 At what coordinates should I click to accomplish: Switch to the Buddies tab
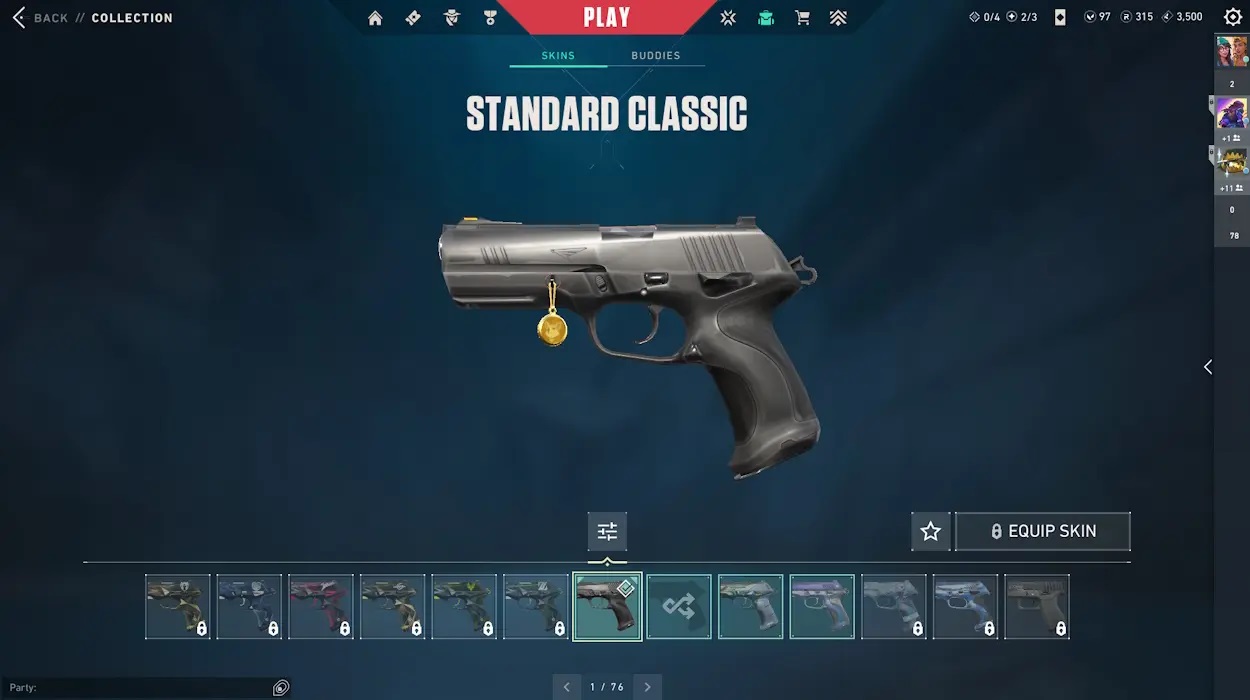click(x=656, y=56)
